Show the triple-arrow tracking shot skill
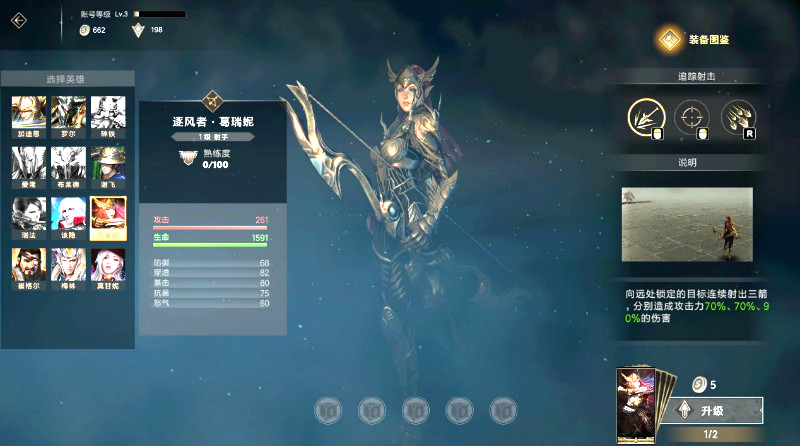Image resolution: width=800 pixels, height=446 pixels. click(x=646, y=117)
